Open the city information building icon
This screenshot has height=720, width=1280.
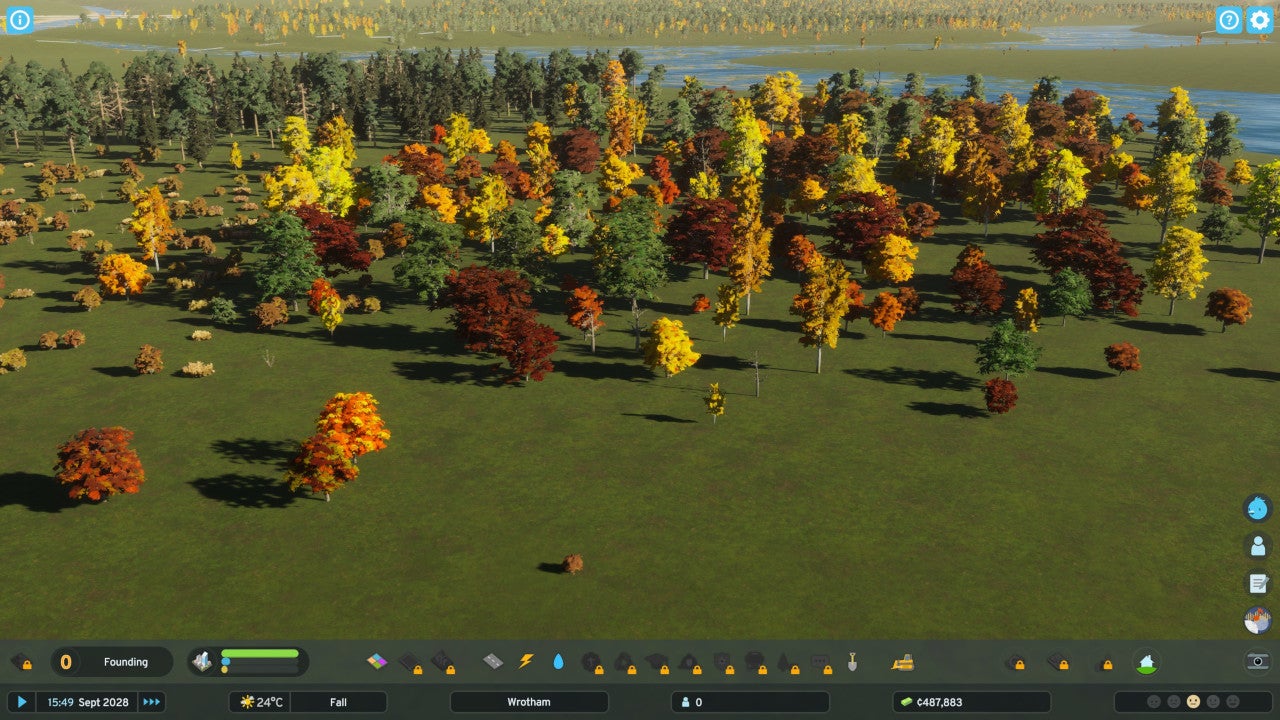pyautogui.click(x=203, y=662)
